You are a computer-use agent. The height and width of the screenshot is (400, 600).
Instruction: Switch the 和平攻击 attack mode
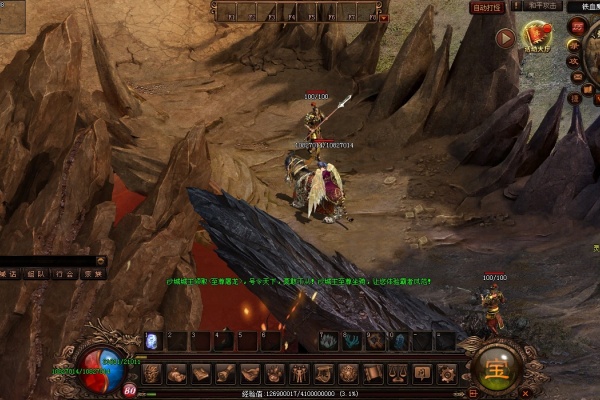point(540,6)
